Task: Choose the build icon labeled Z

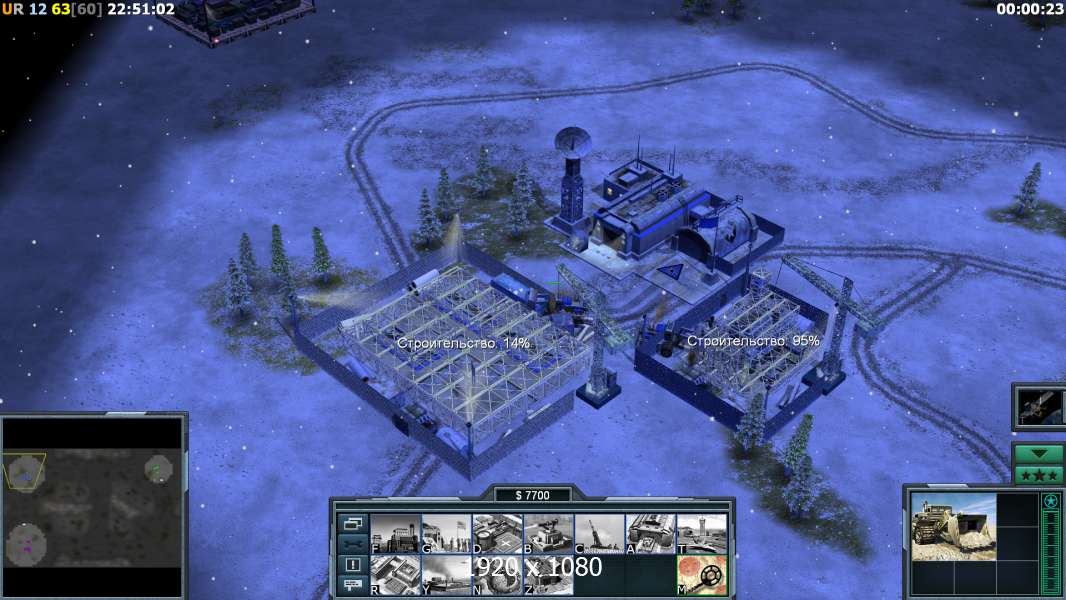Action: (x=548, y=575)
